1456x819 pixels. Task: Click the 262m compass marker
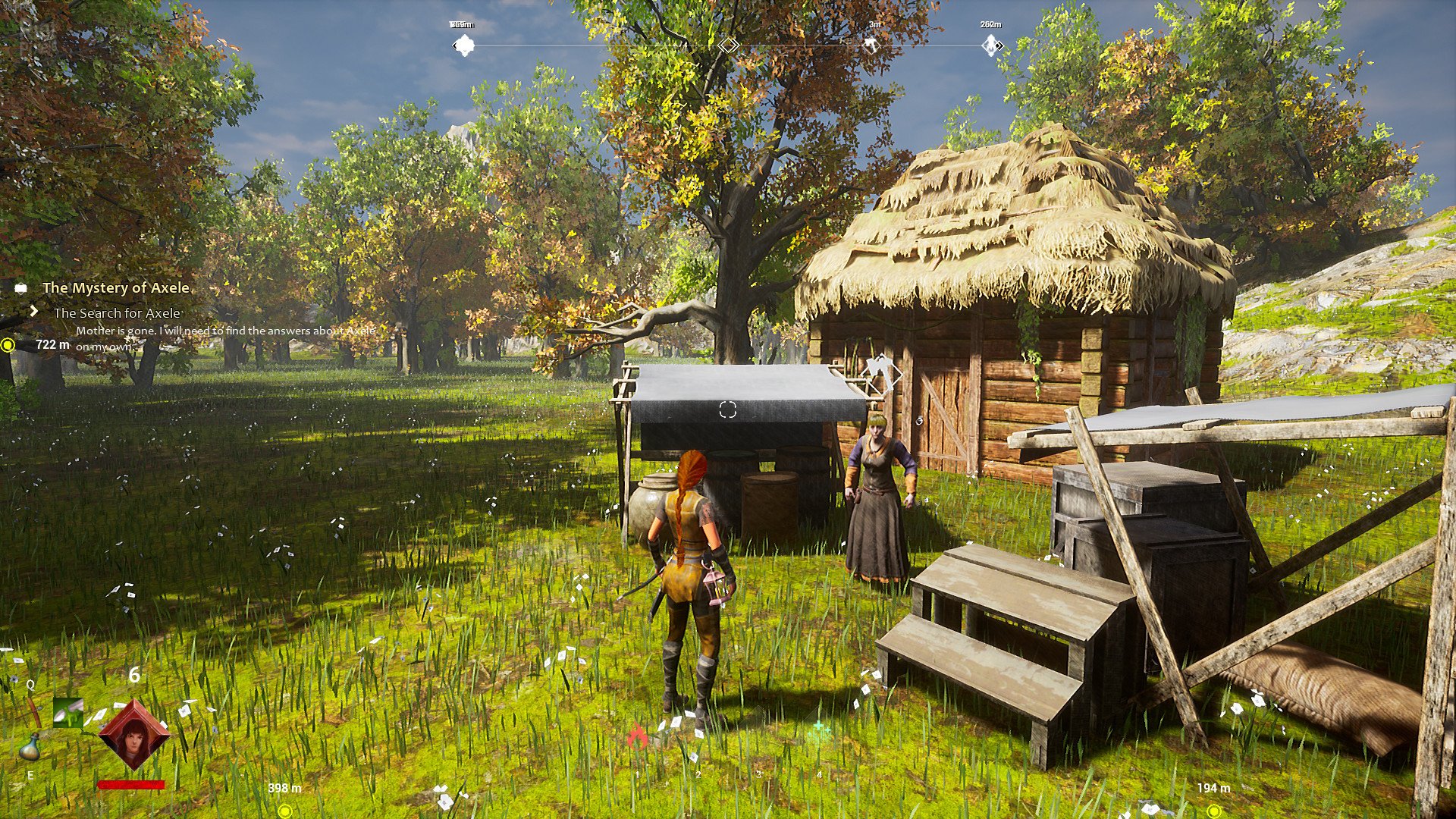[x=991, y=45]
